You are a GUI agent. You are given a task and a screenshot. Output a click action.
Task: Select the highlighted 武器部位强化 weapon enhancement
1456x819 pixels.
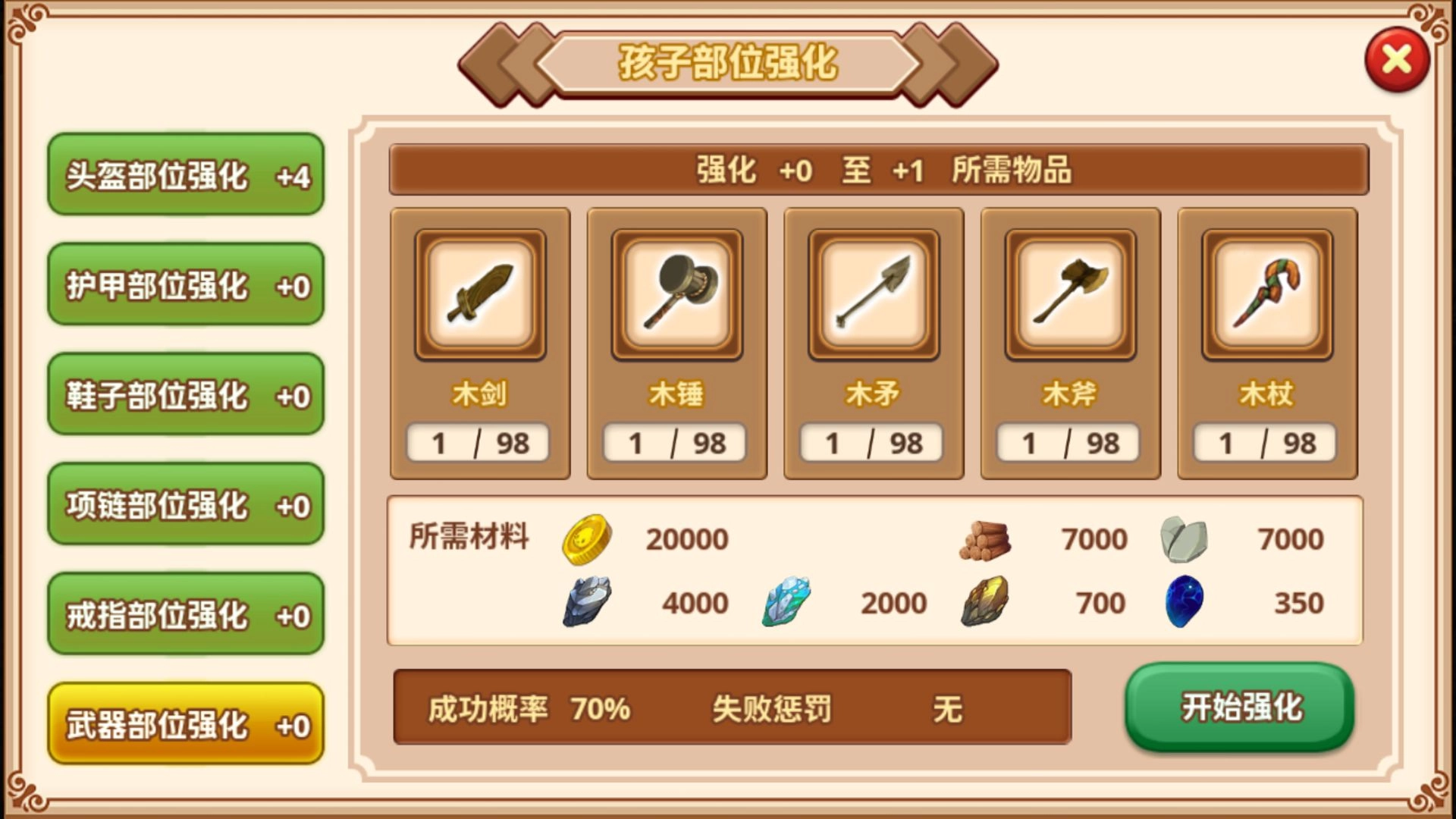click(184, 723)
